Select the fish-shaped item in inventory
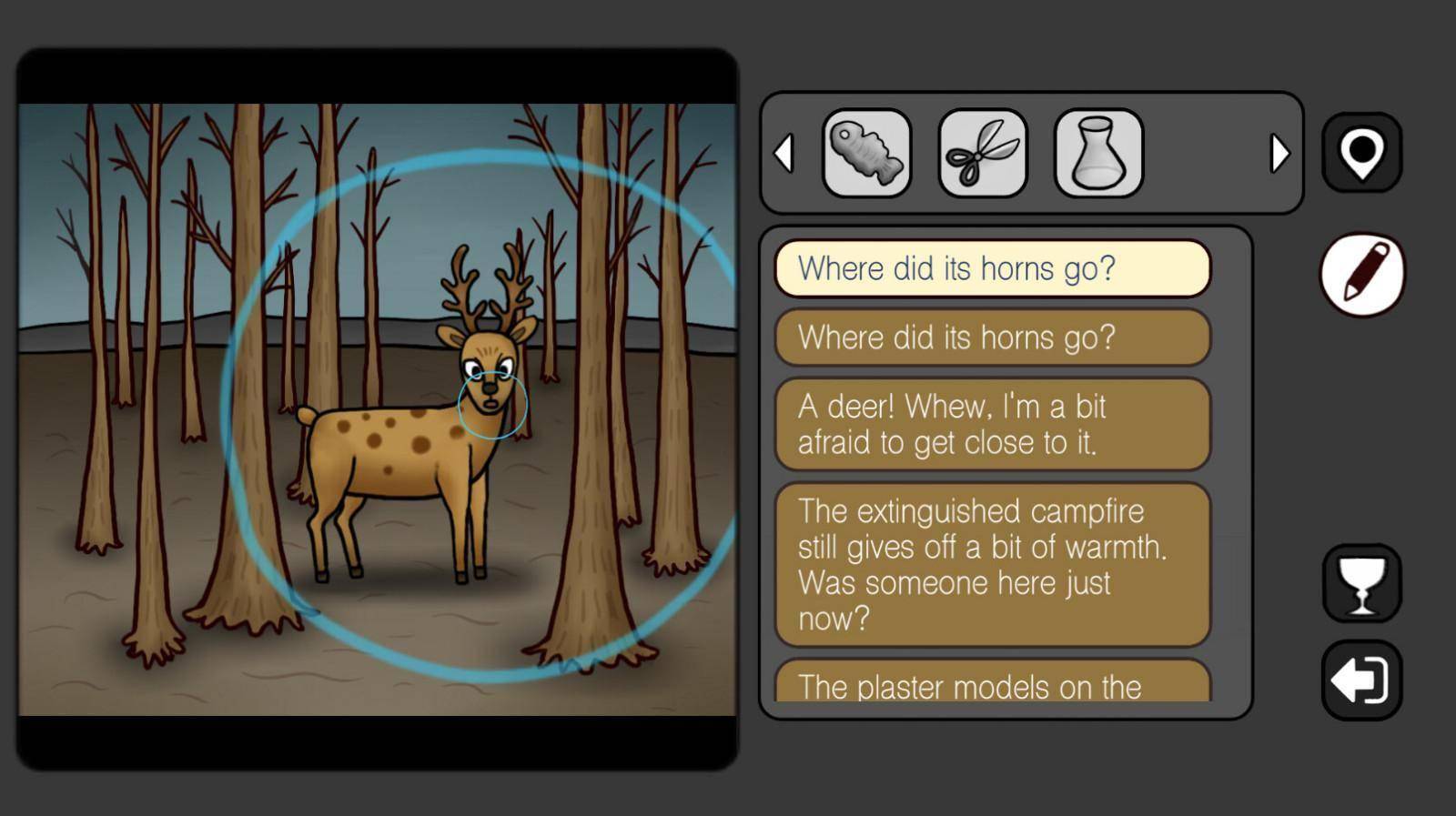 point(866,153)
